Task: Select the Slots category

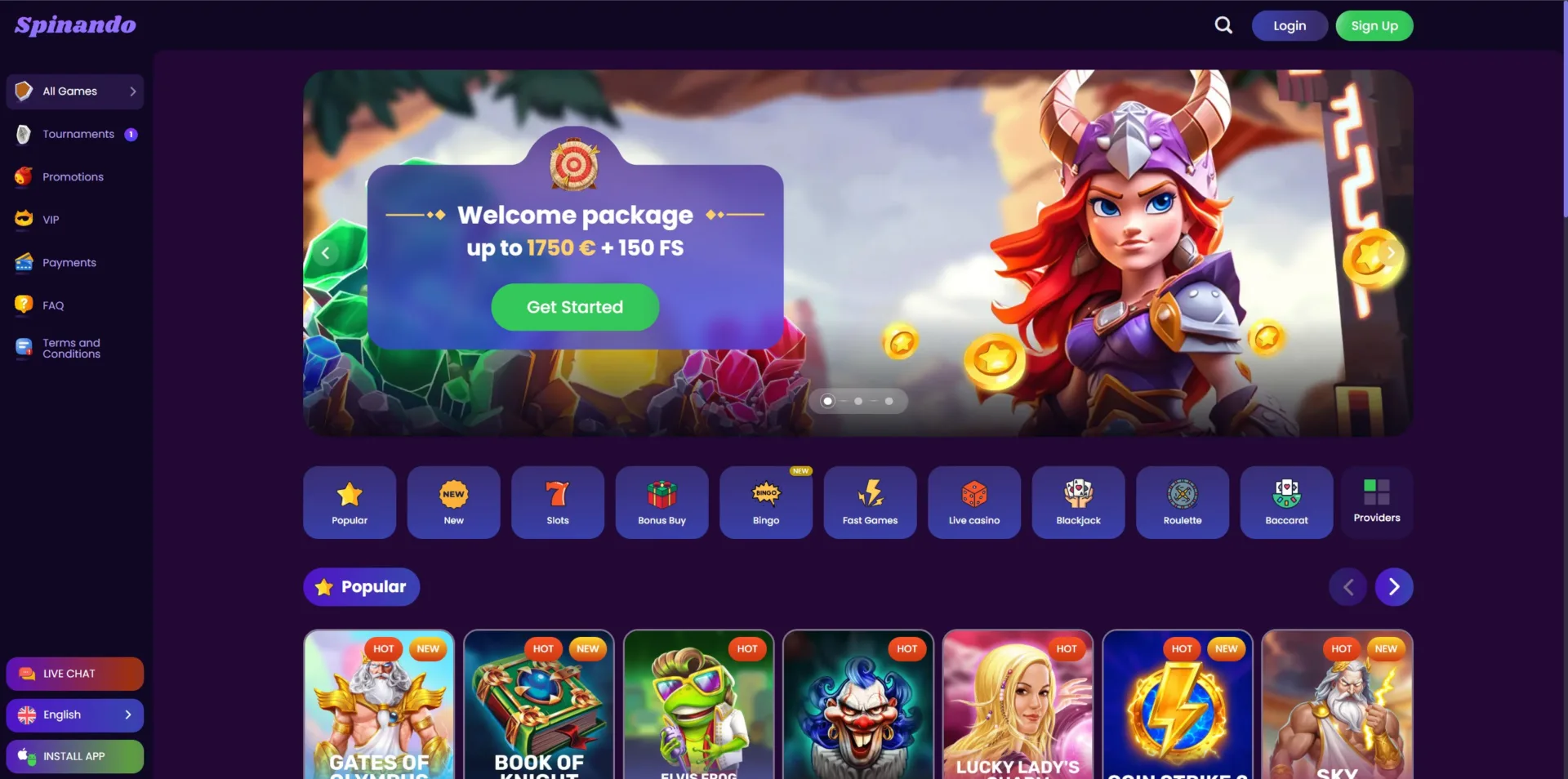Action: (557, 502)
